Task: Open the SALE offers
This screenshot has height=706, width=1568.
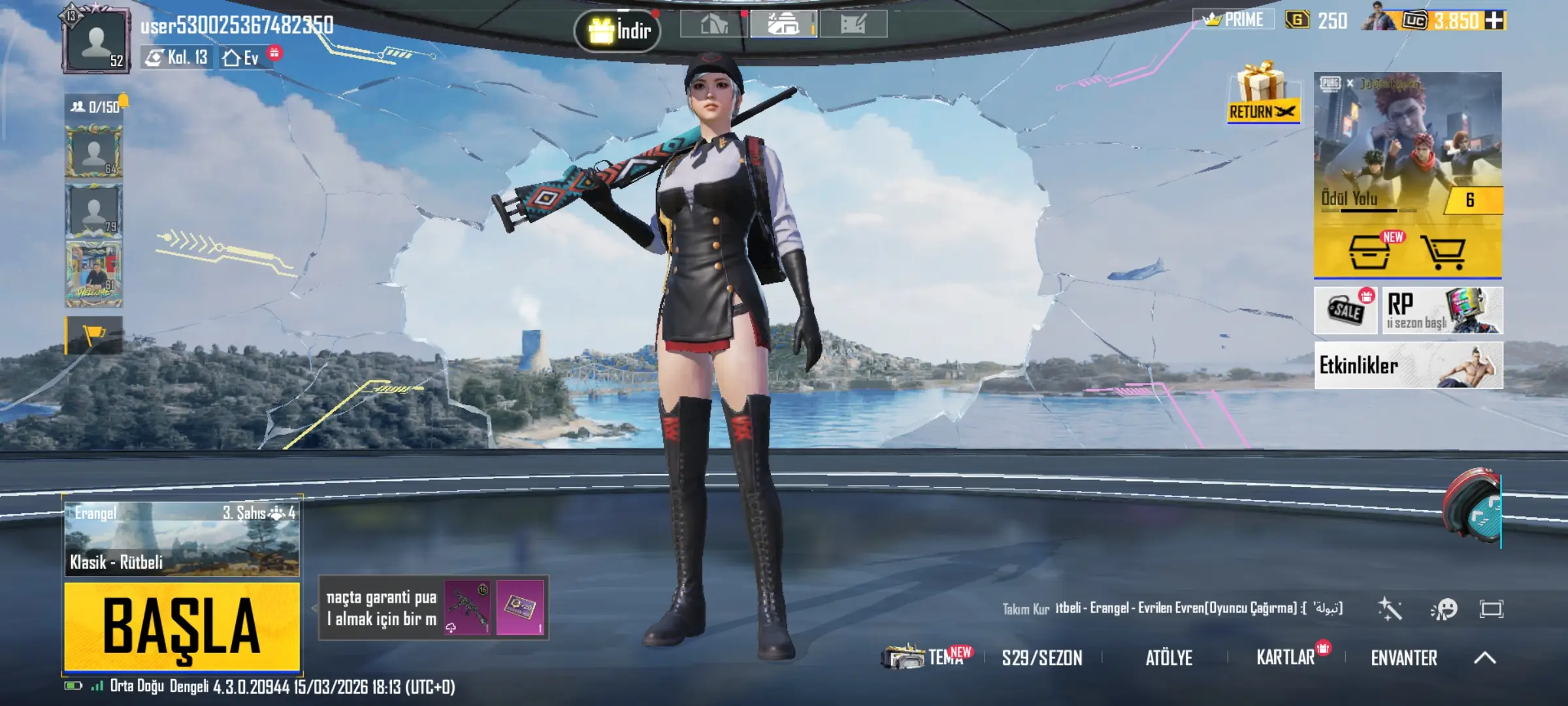Action: coord(1346,310)
